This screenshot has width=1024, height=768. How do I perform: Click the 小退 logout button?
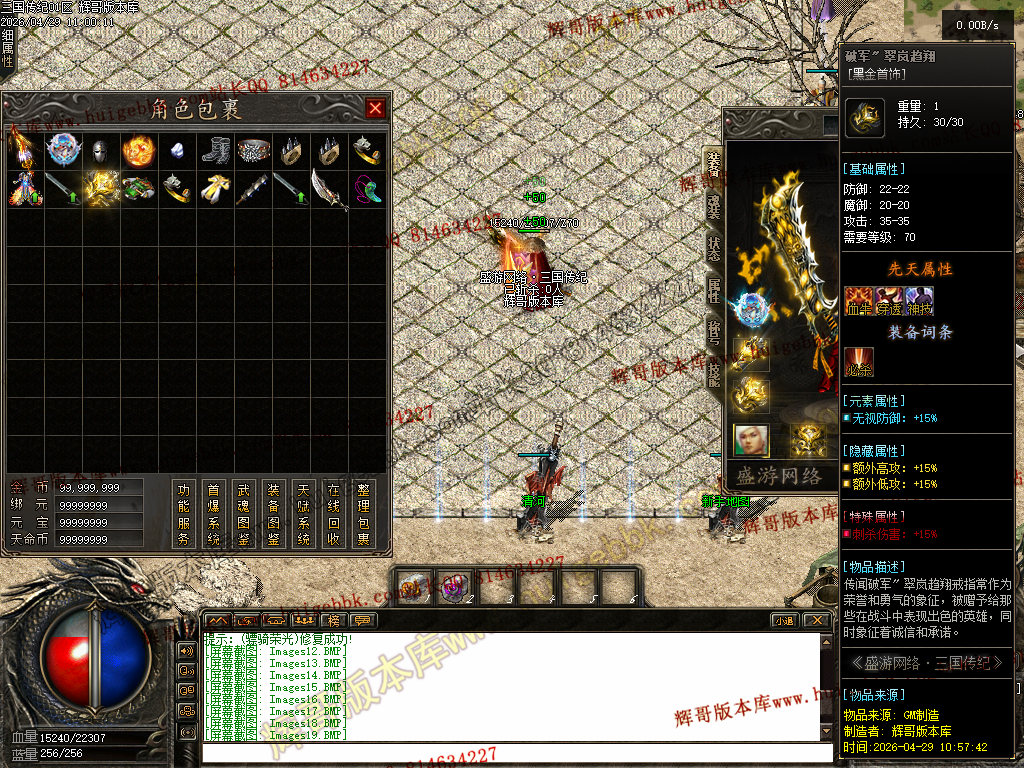click(x=783, y=621)
